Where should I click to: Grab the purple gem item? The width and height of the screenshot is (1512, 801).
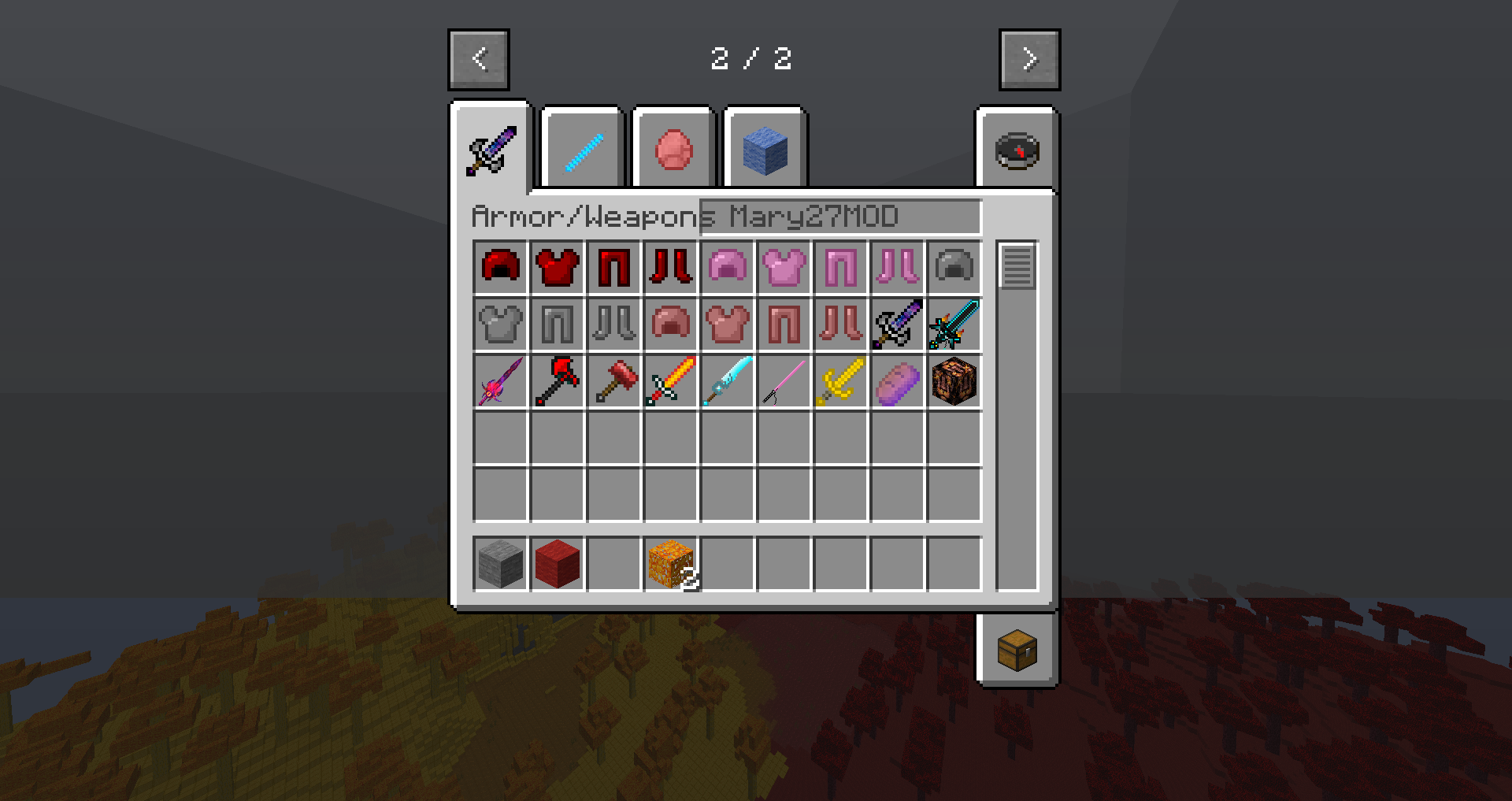point(896,380)
